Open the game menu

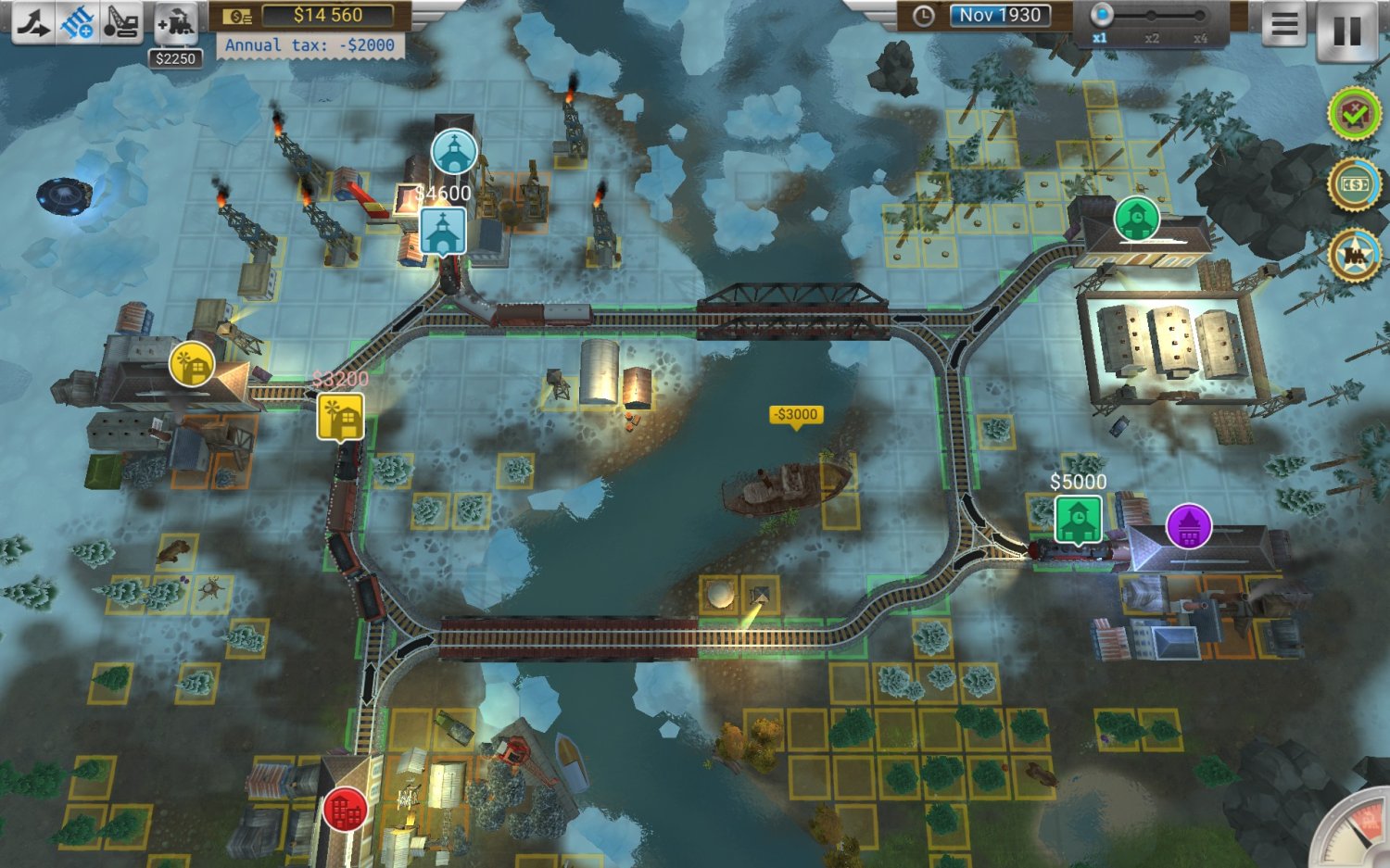pos(1283,24)
